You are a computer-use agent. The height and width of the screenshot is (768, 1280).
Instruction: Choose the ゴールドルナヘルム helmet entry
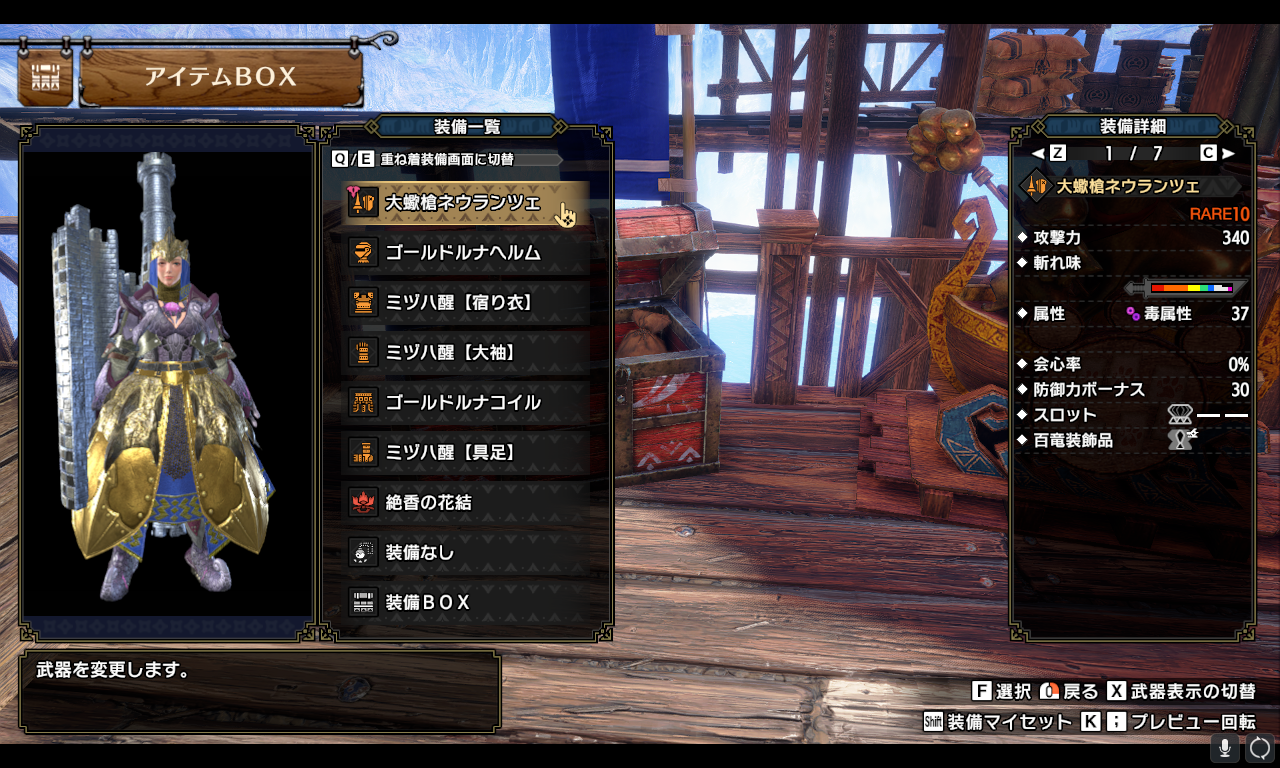point(462,253)
